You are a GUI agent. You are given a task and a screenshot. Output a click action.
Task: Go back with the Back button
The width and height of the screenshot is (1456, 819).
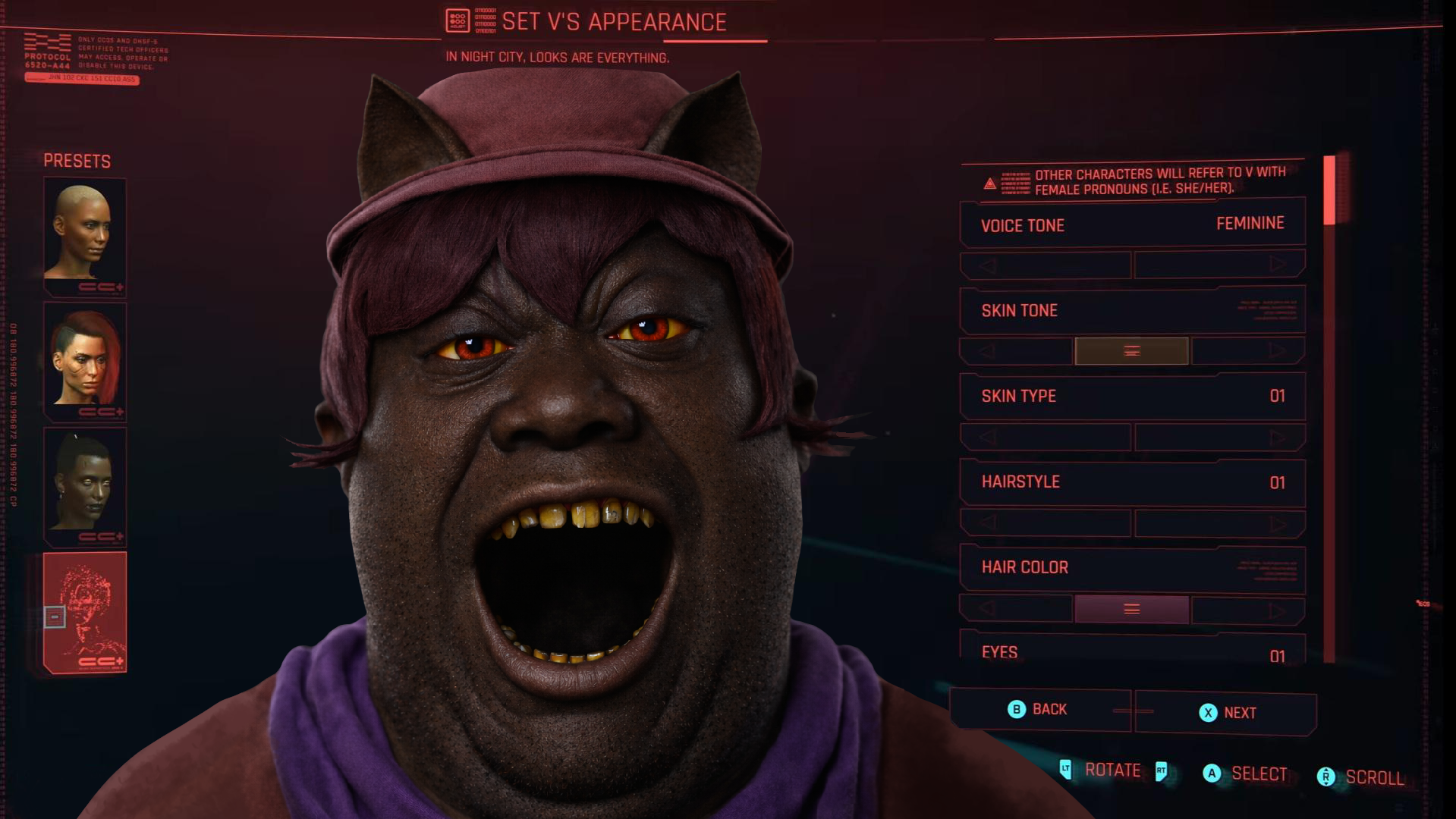tap(1038, 710)
